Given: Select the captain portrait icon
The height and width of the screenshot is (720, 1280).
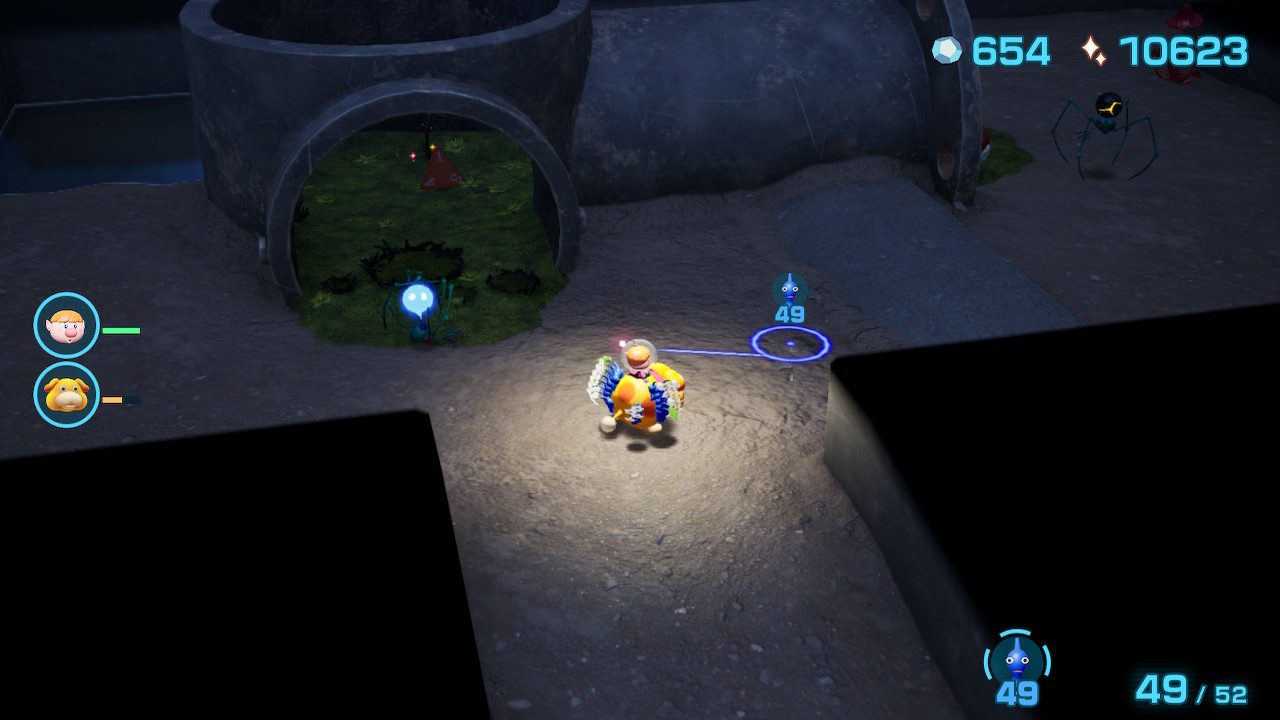Looking at the screenshot, I should coord(66,325).
